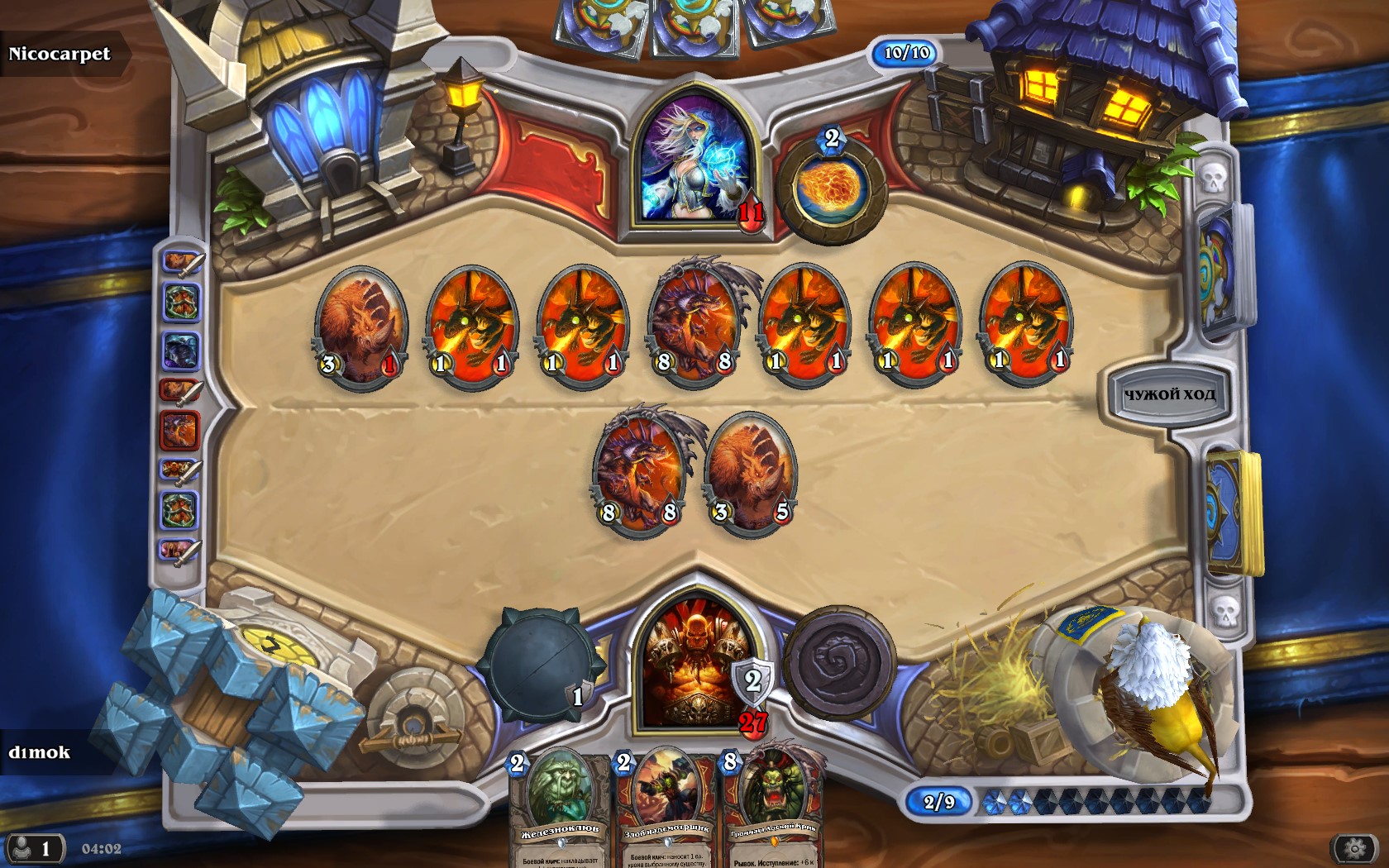Click the enemy Fireblast hero power

(829, 190)
